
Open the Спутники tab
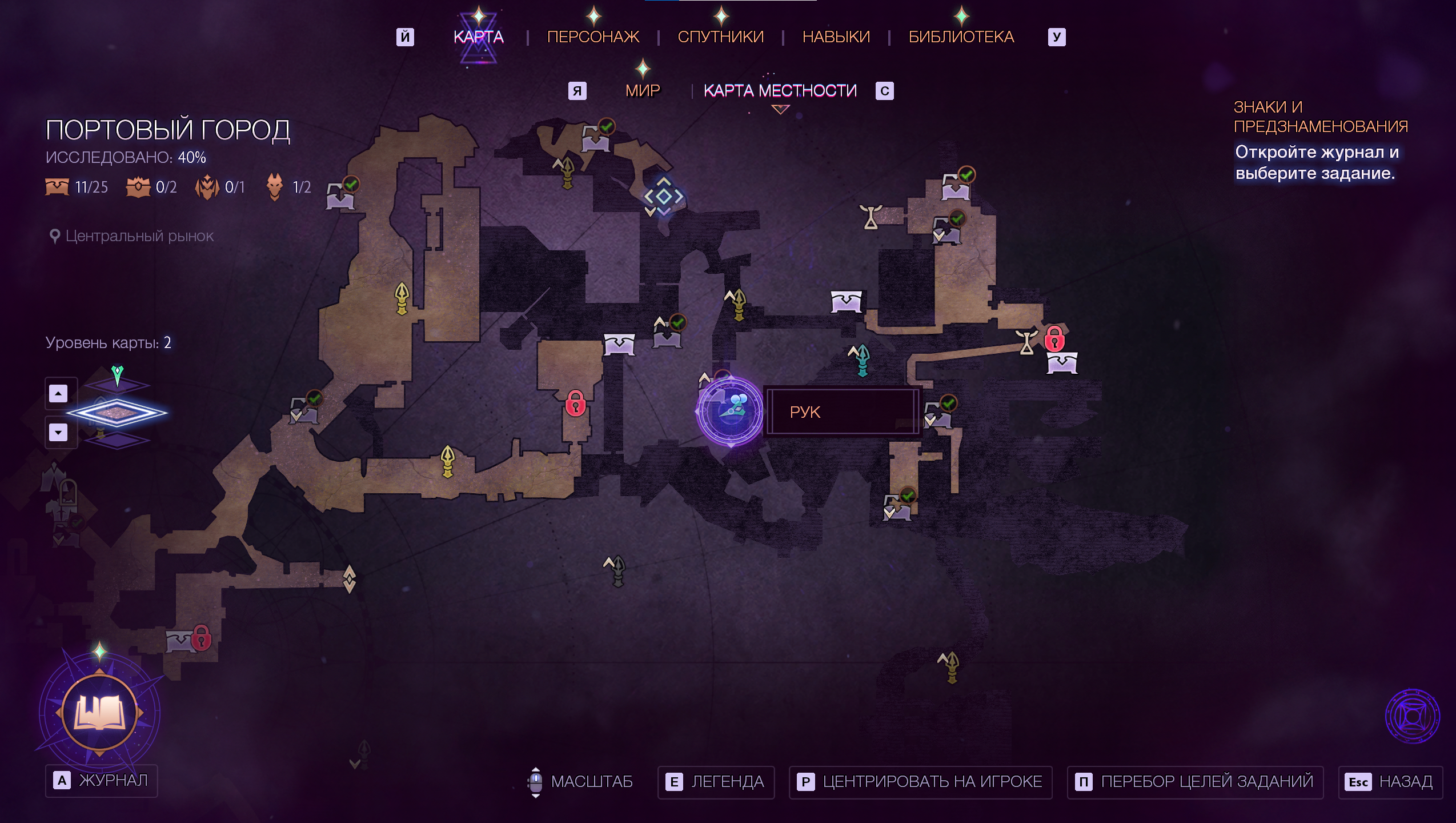(x=720, y=37)
